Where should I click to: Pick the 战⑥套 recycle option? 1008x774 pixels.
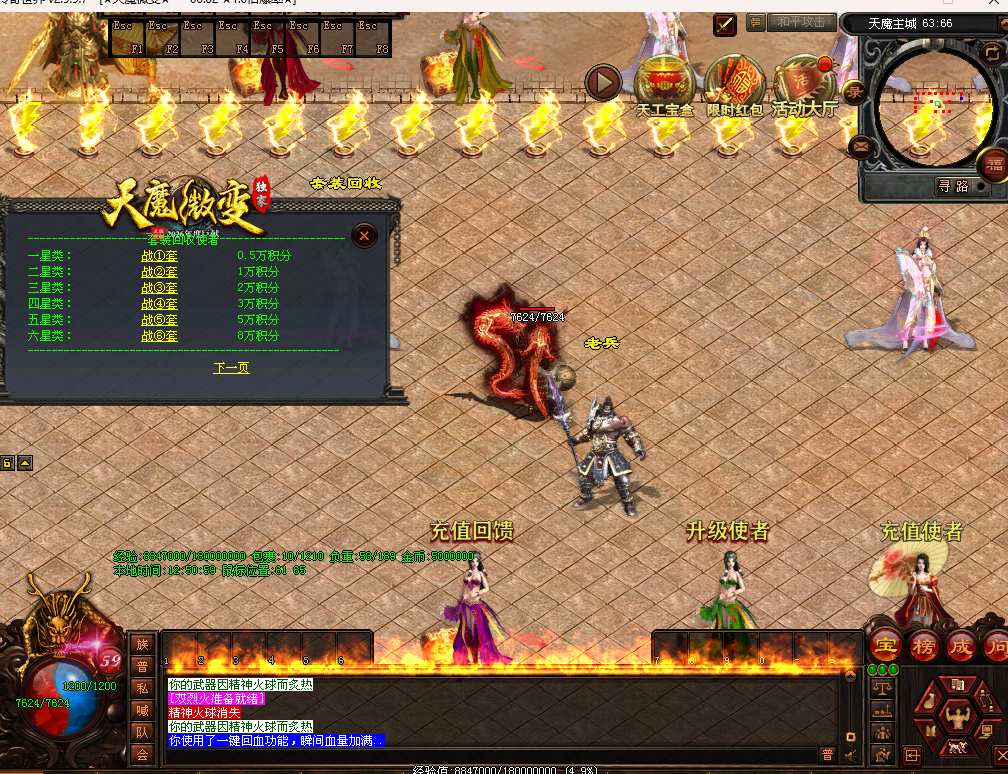[x=159, y=336]
